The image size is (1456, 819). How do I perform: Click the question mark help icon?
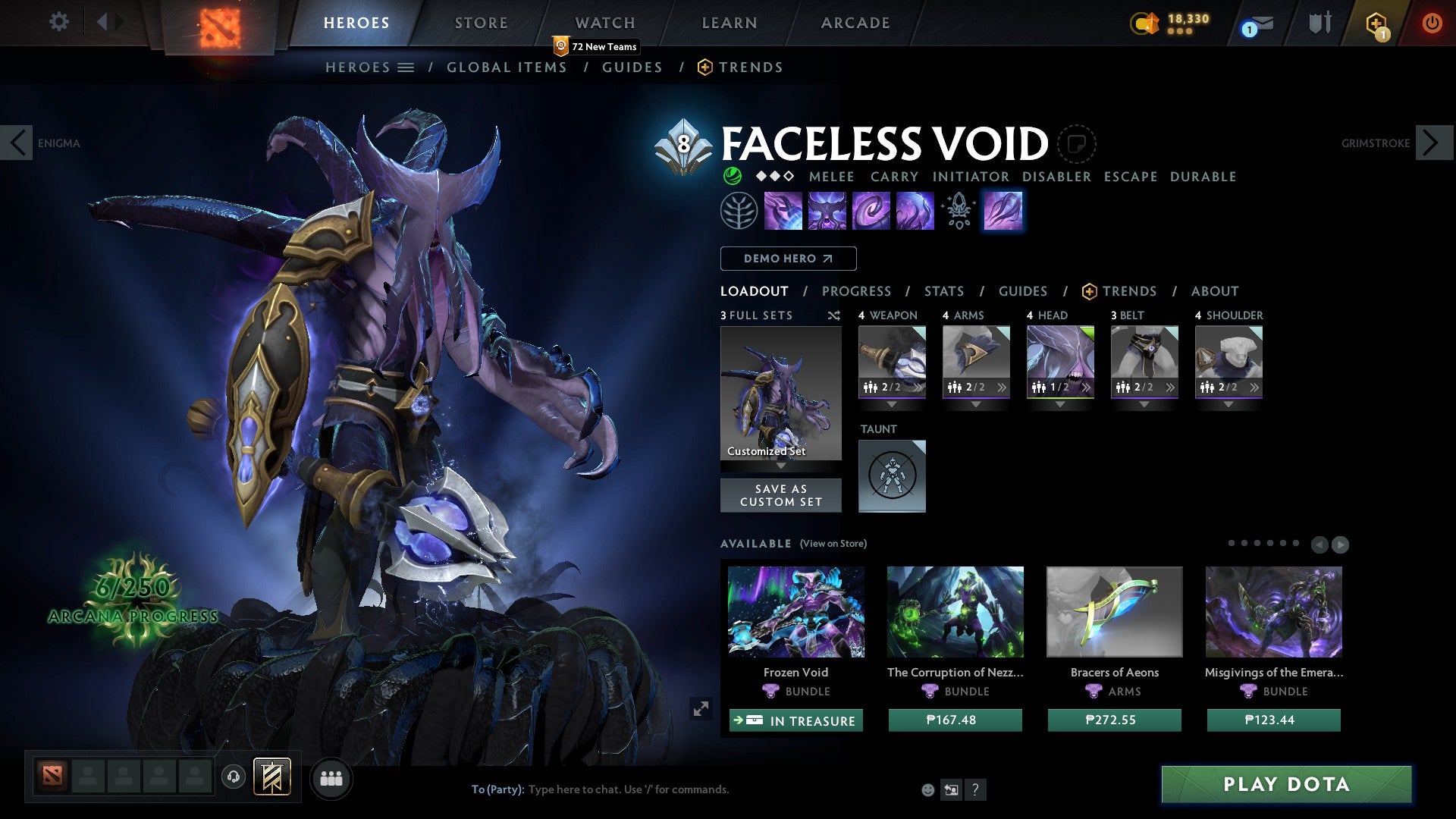tap(976, 789)
